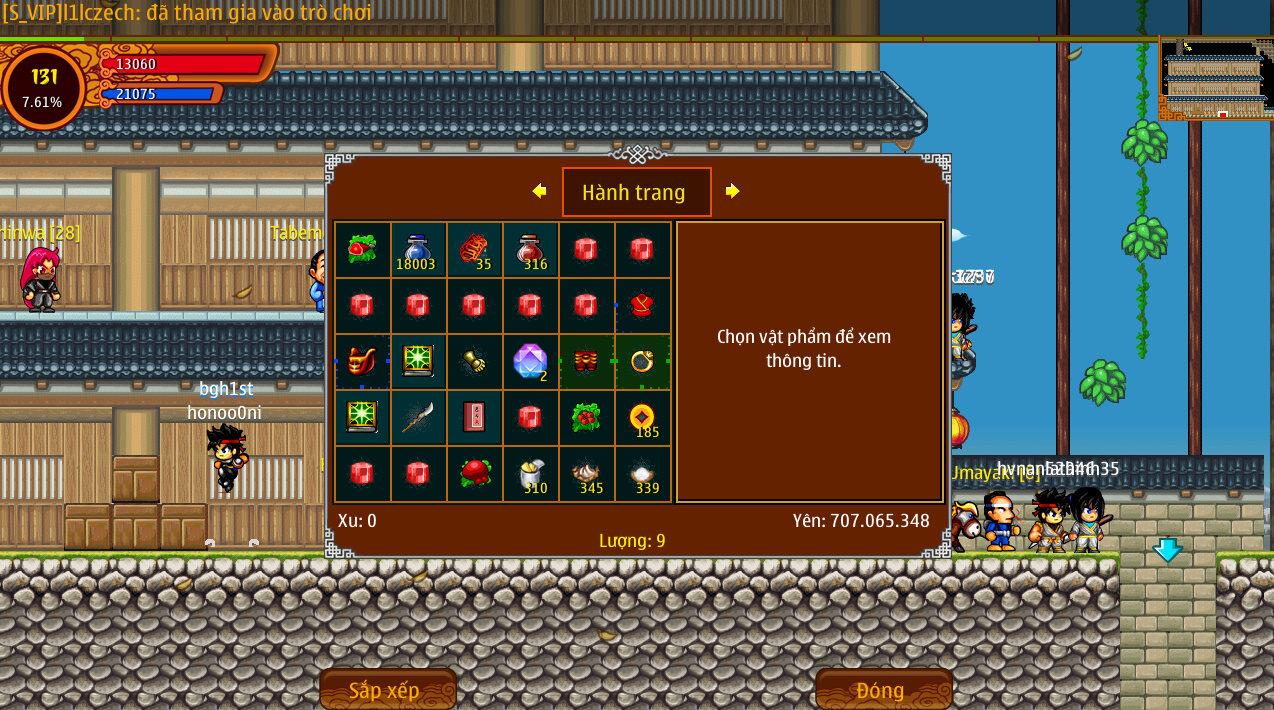Go to the next inventory page arrow

coord(732,191)
